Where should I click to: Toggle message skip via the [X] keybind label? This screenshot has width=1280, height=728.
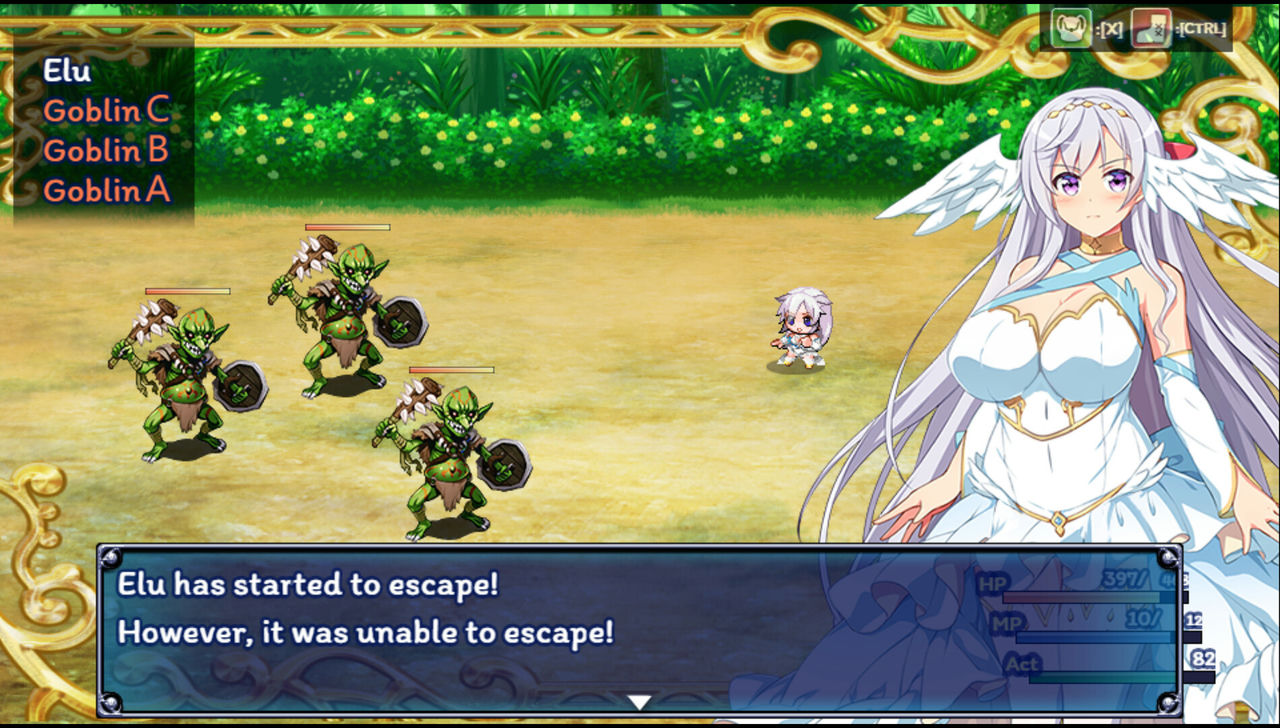[x=1110, y=29]
